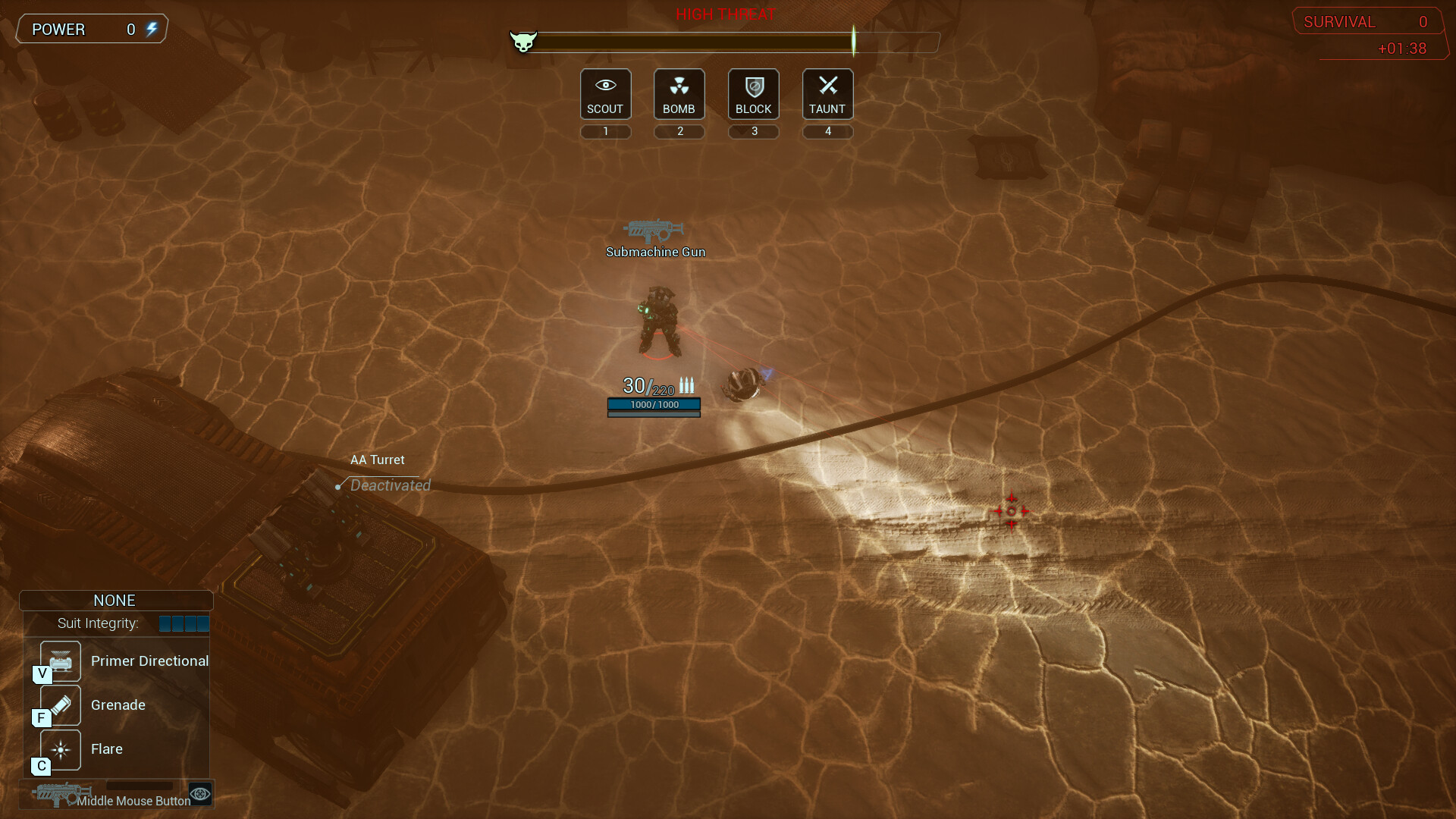Select the Grenade icon
Screen dimensions: 1456x819
[59, 704]
